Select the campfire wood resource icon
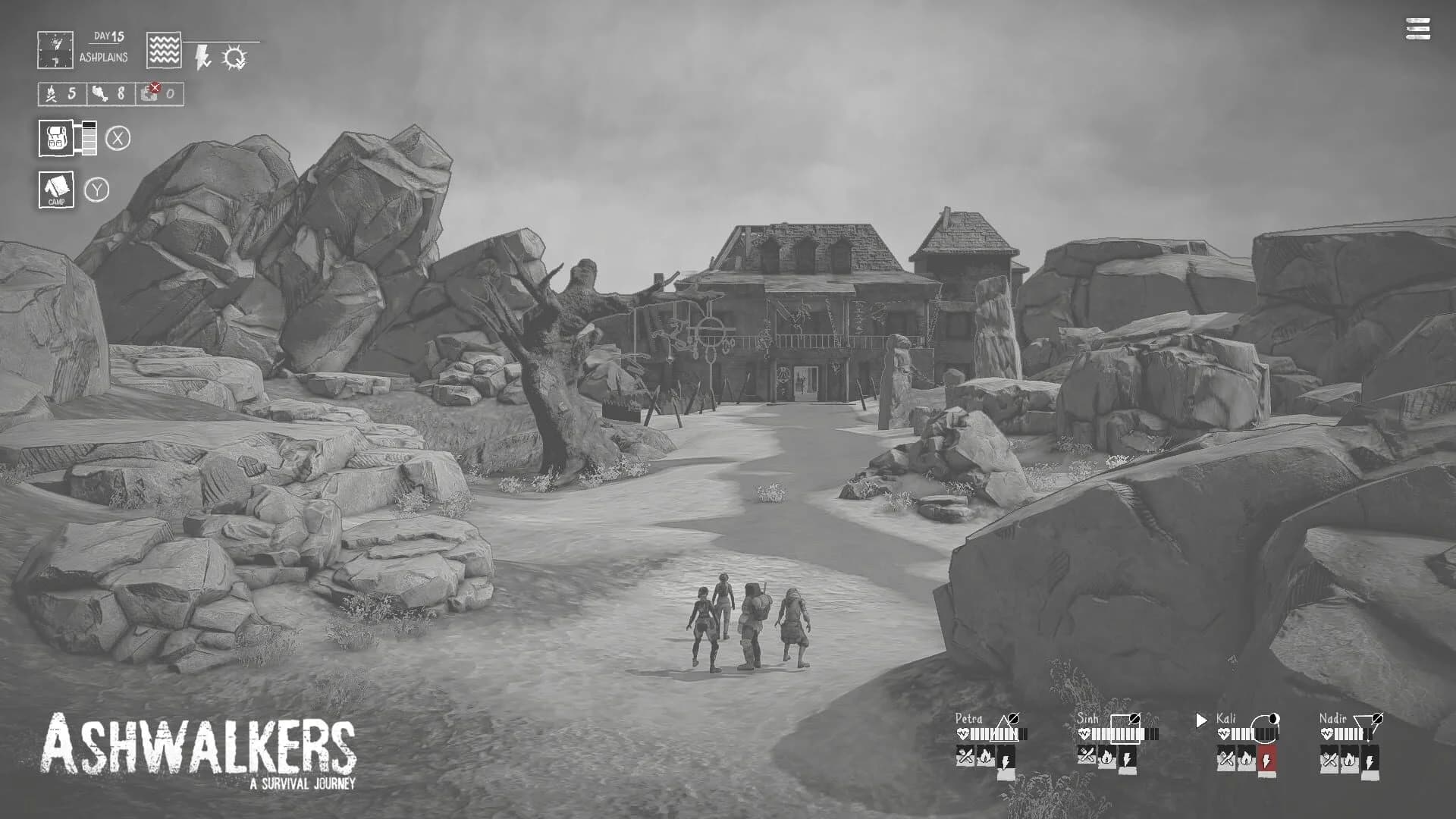Image resolution: width=1456 pixels, height=819 pixels. [x=52, y=93]
